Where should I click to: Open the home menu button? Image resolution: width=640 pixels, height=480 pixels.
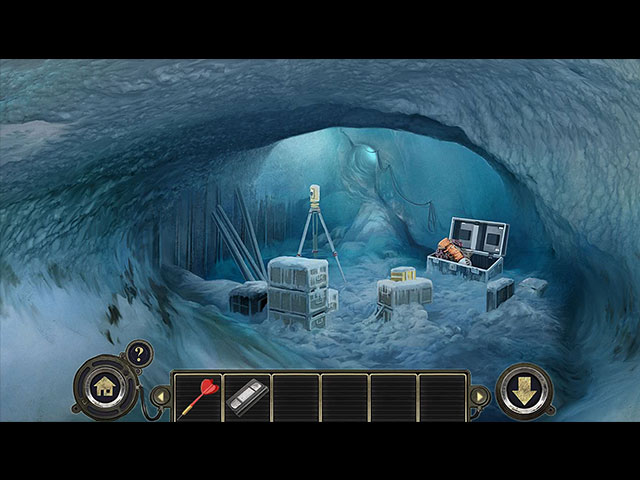(x=104, y=387)
